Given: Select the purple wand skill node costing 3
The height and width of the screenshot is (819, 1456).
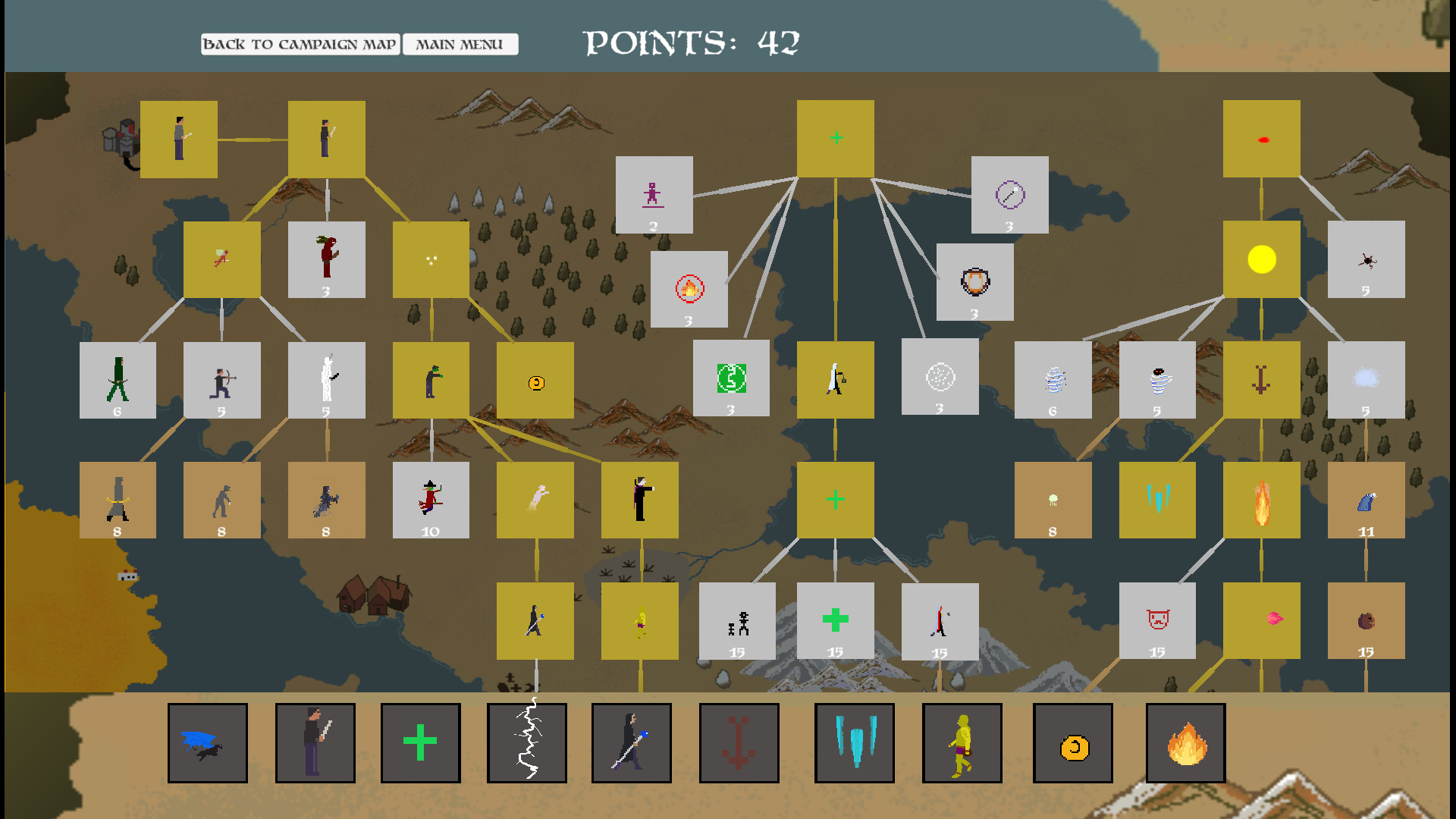Looking at the screenshot, I should coord(1009,196).
